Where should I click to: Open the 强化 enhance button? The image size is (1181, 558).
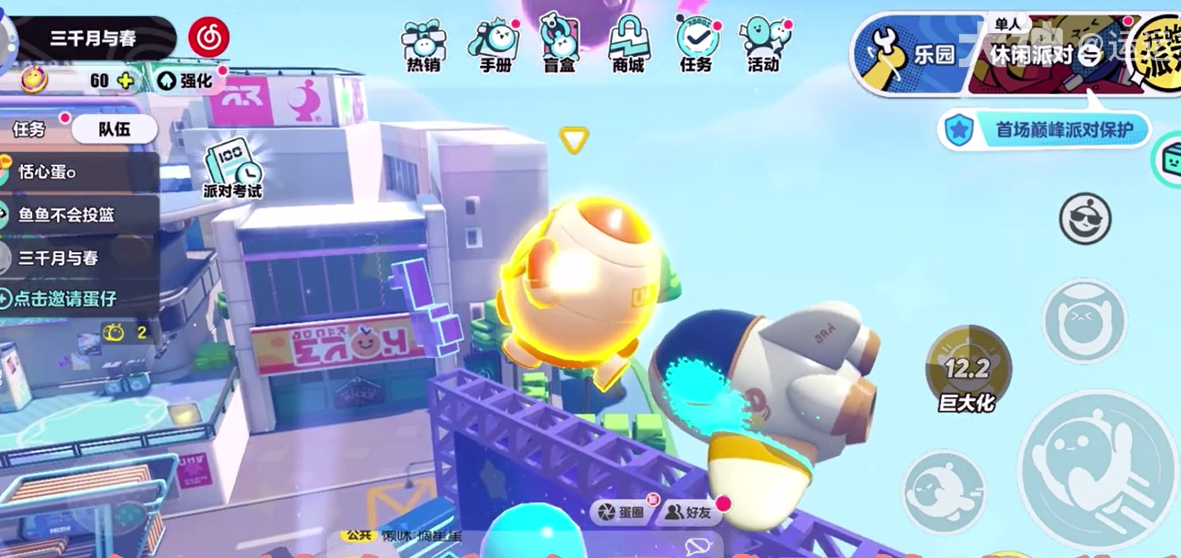tap(187, 81)
